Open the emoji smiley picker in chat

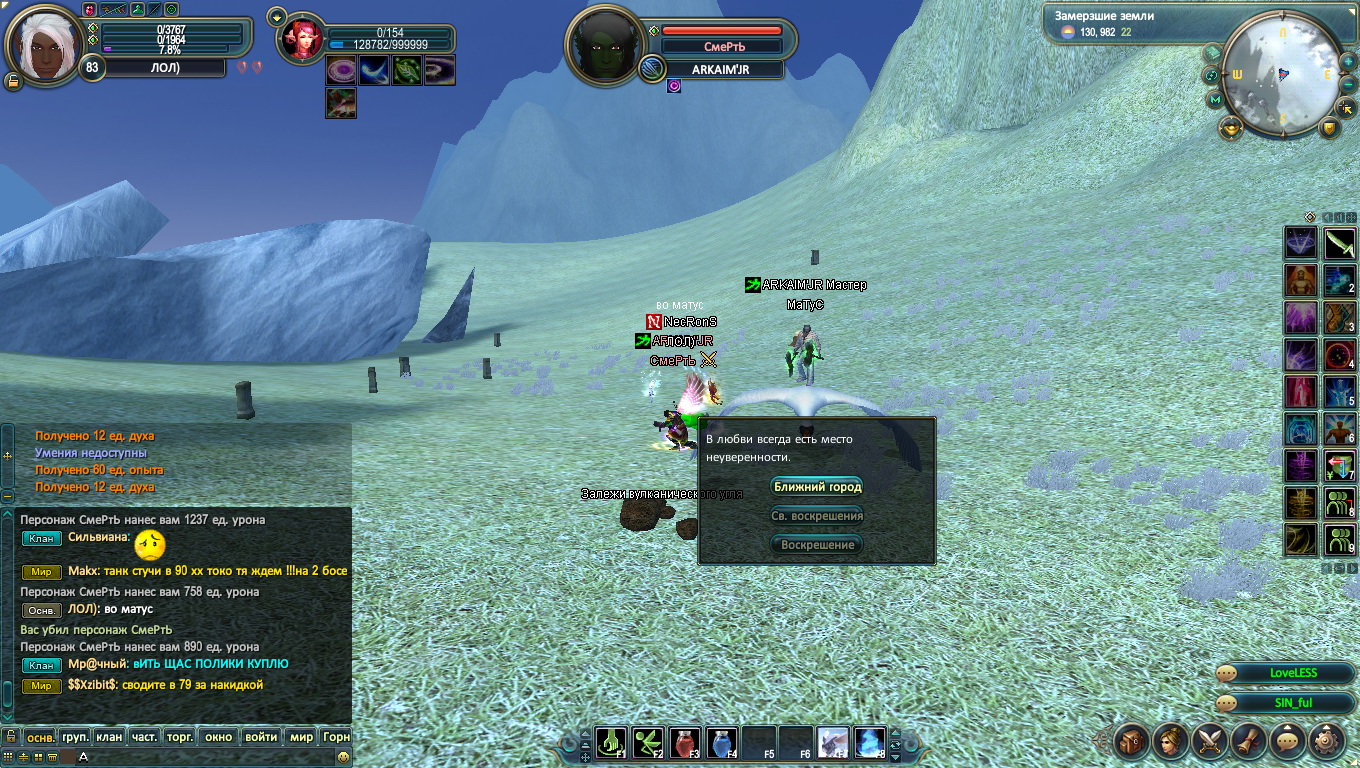(x=343, y=757)
